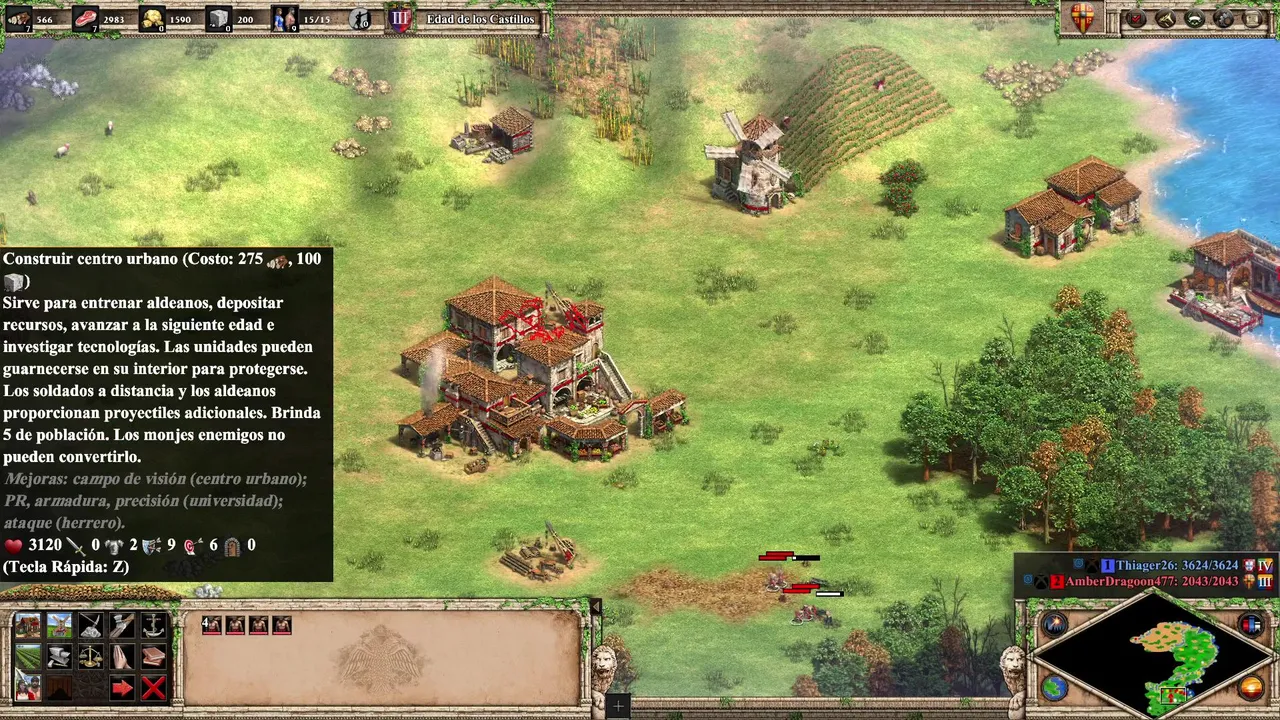Click the sun button beside the minimap
This screenshot has width=1280, height=720.
click(1251, 687)
